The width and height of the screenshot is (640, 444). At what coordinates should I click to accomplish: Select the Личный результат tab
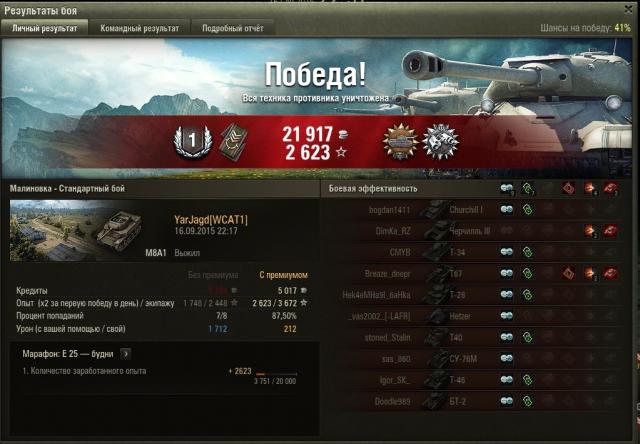(x=45, y=29)
